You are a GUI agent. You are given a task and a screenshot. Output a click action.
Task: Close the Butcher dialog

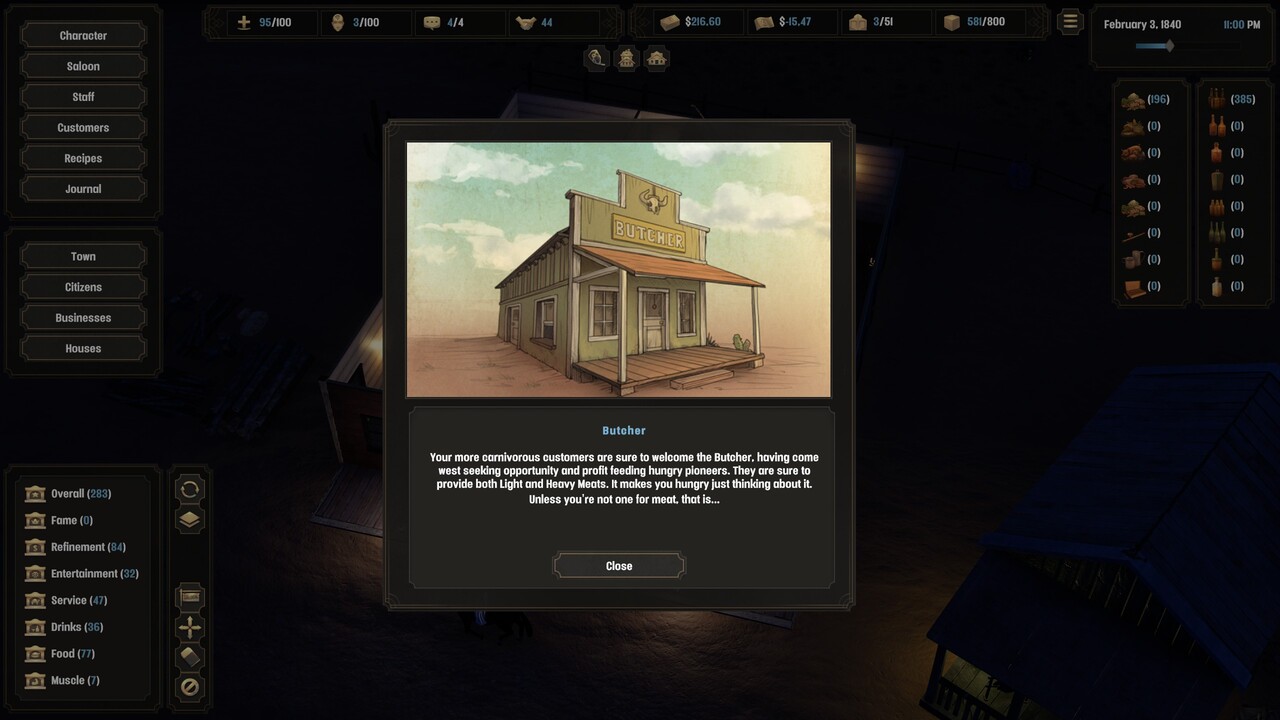[619, 566]
